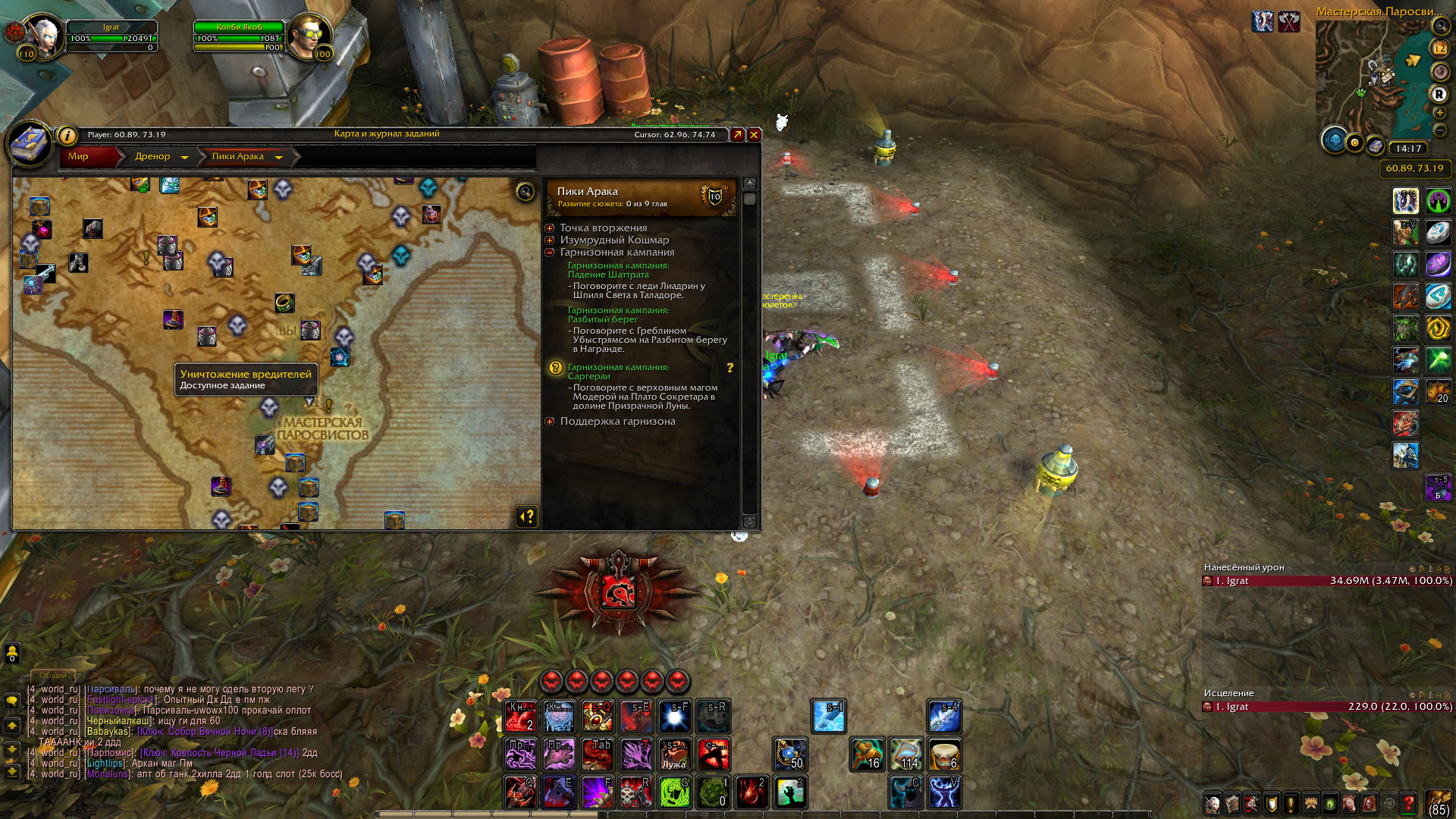The height and width of the screenshot is (819, 1456).
Task: Collapse the Гарнизонная кампания quest group
Action: pyautogui.click(x=550, y=253)
